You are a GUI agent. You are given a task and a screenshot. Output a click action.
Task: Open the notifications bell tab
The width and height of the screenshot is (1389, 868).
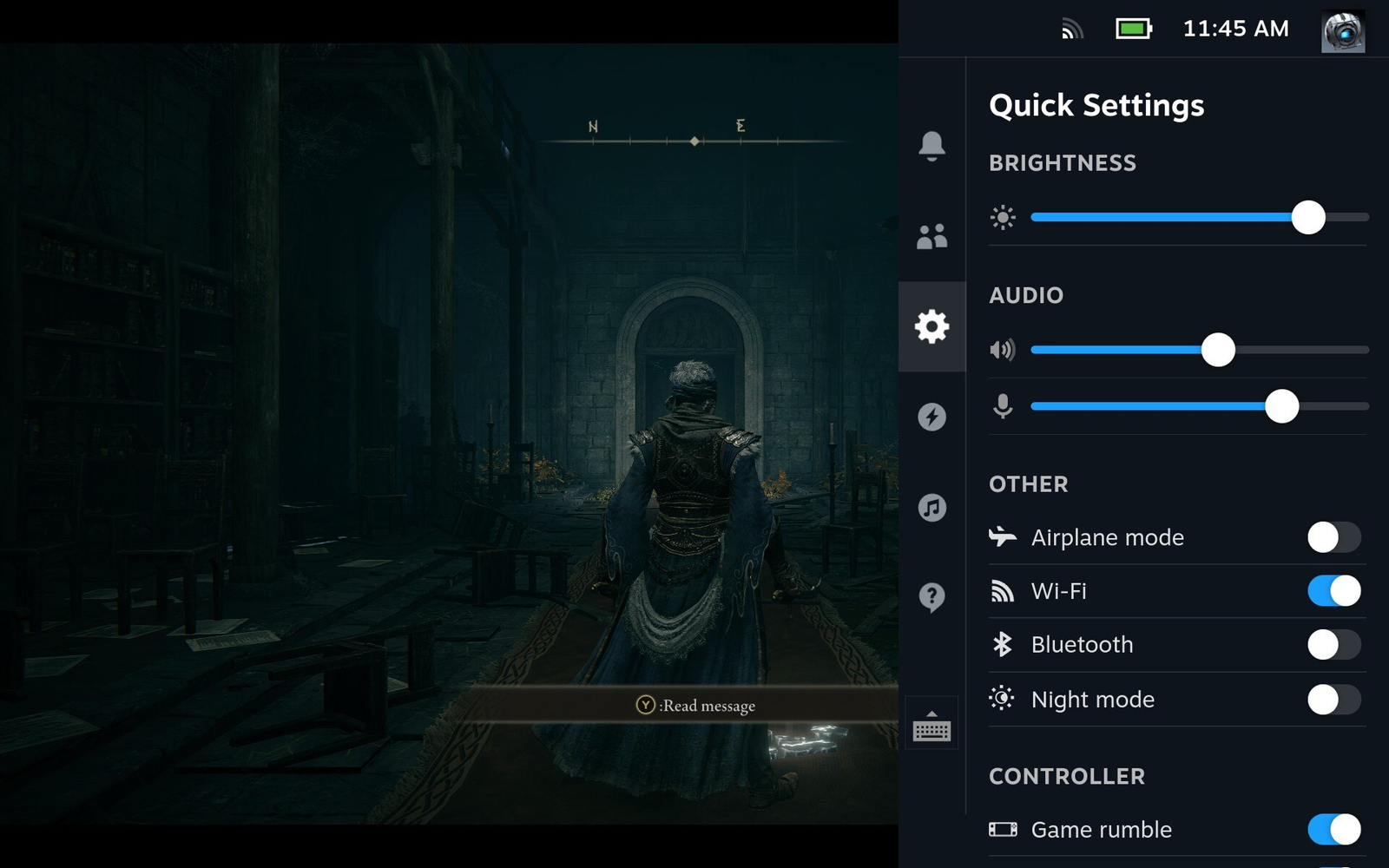[x=931, y=145]
